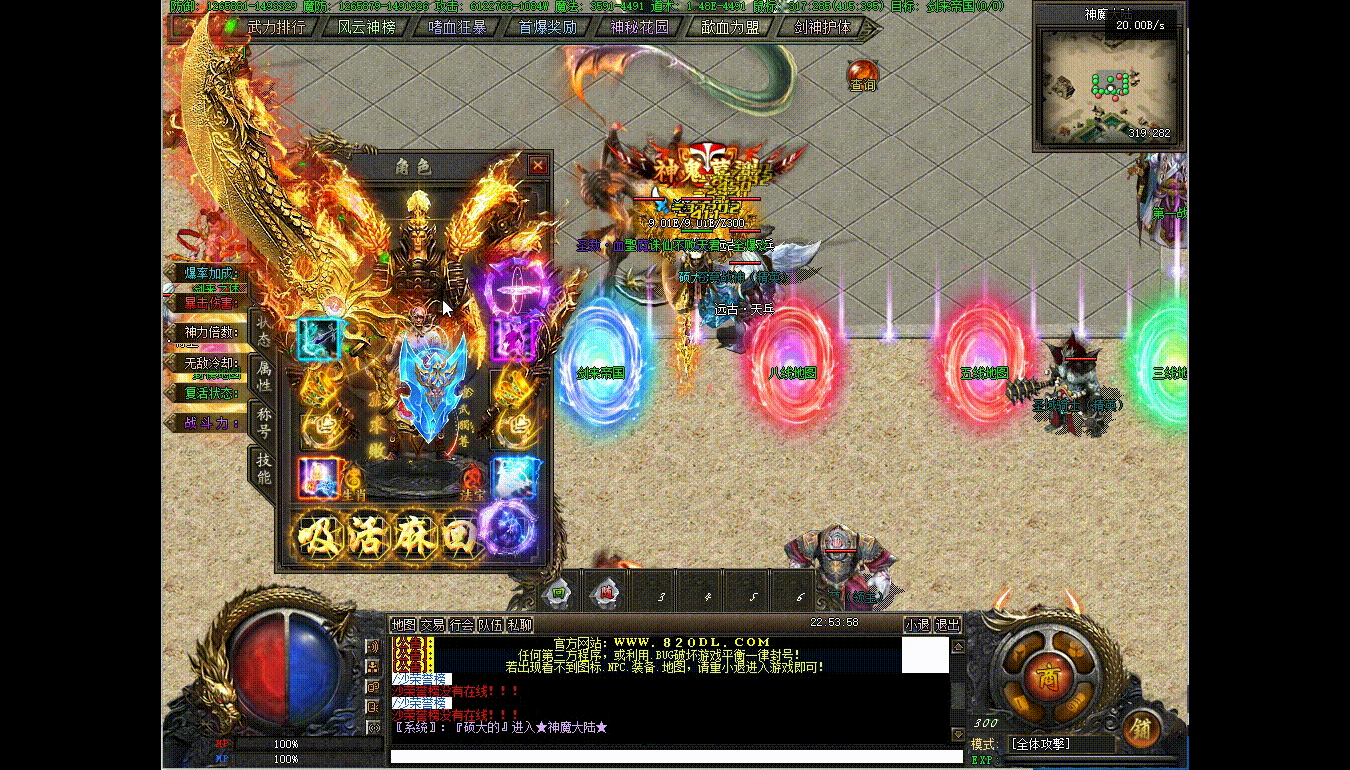Open the 武力排行 ranking menu
Image resolution: width=1350 pixels, height=770 pixels.
click(x=276, y=28)
